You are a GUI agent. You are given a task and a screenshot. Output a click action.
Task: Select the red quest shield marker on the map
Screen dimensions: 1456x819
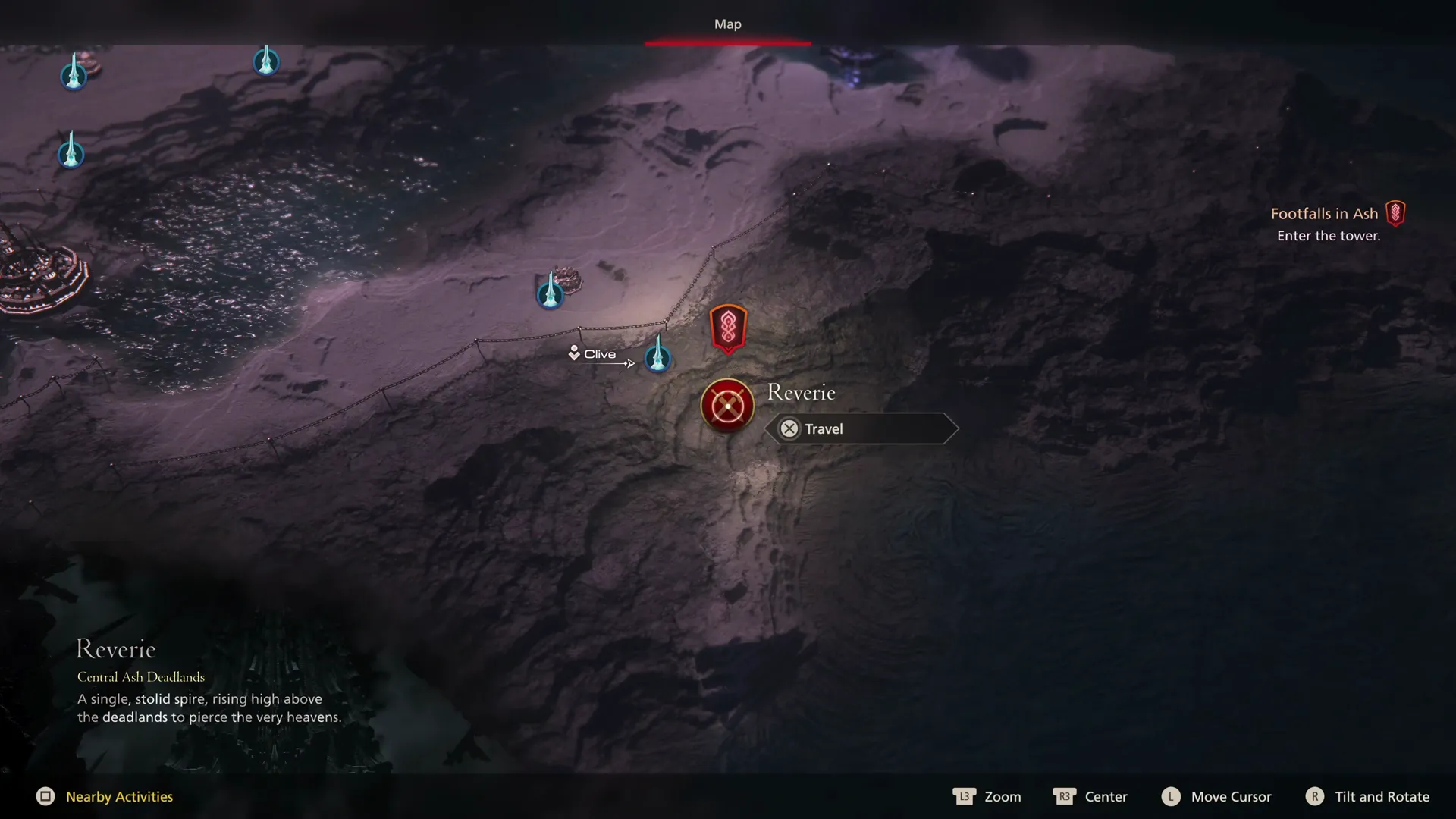coord(727,328)
